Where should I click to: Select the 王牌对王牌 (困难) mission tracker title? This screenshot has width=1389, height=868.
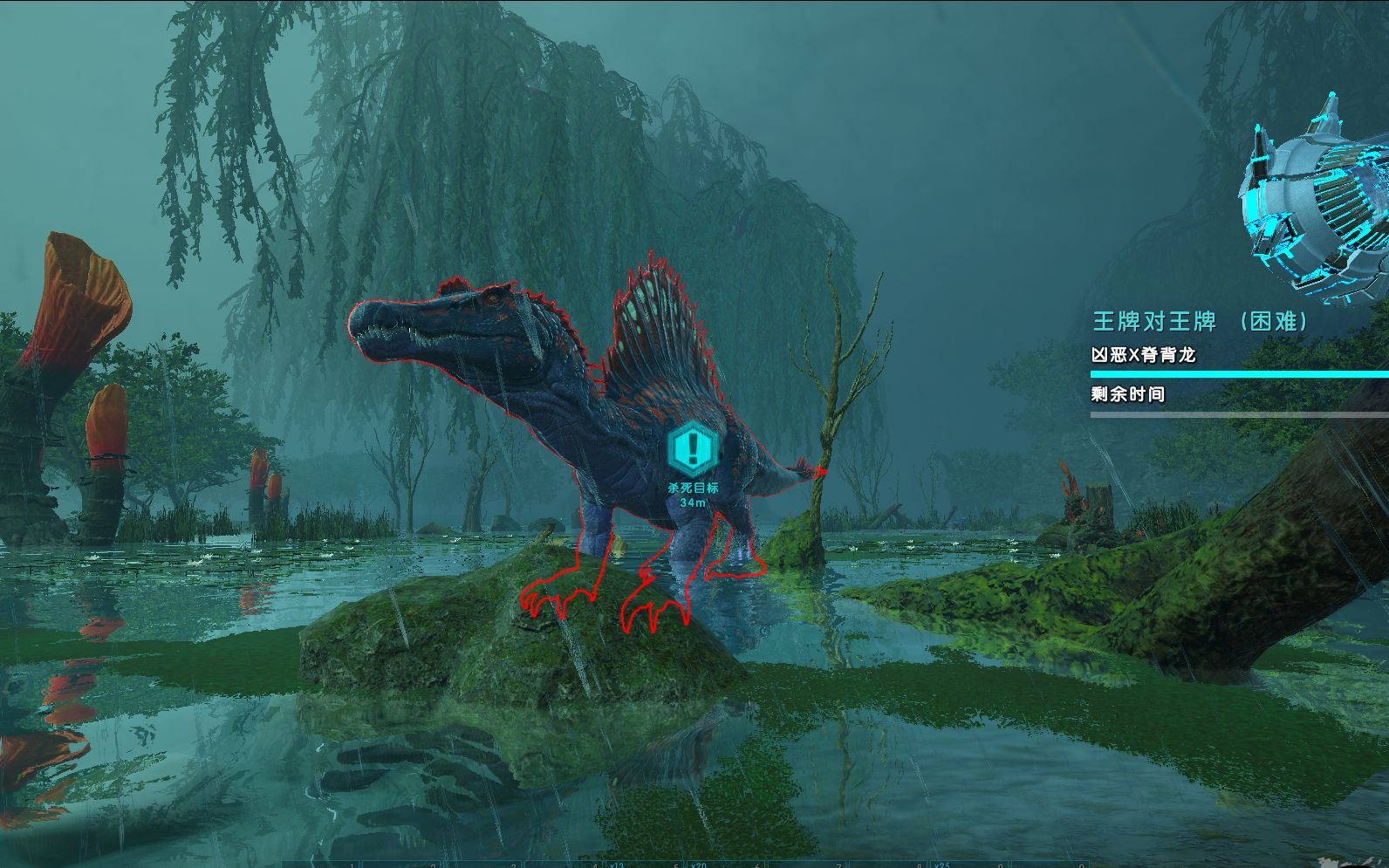[1201, 322]
